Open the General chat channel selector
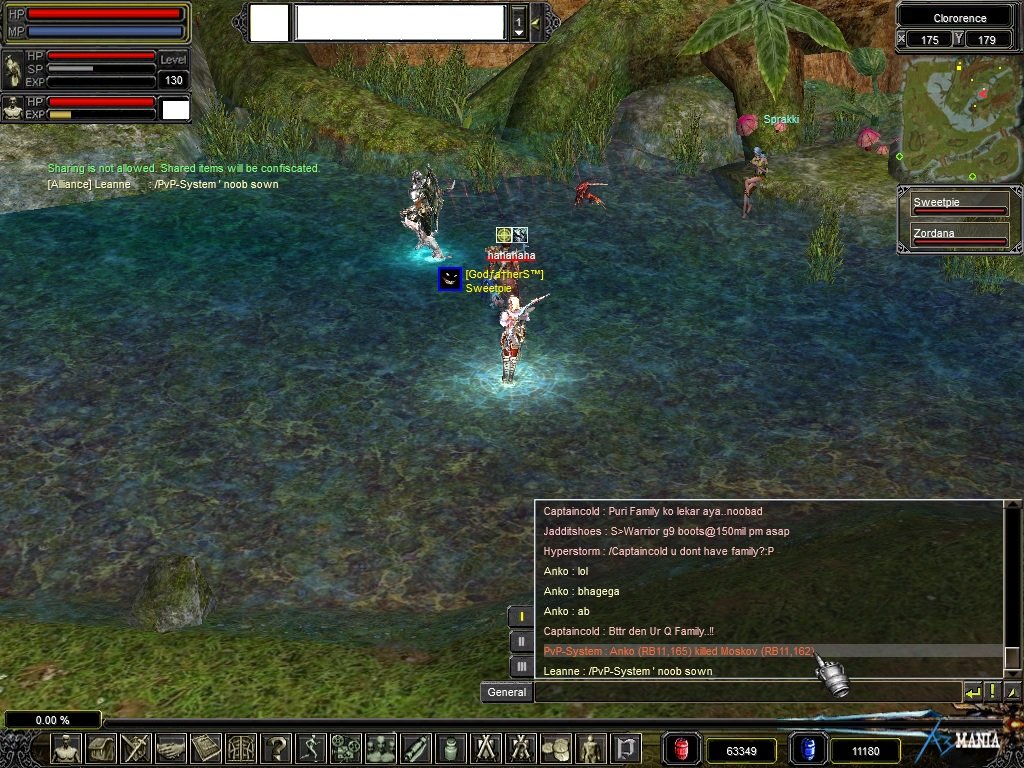 [507, 692]
